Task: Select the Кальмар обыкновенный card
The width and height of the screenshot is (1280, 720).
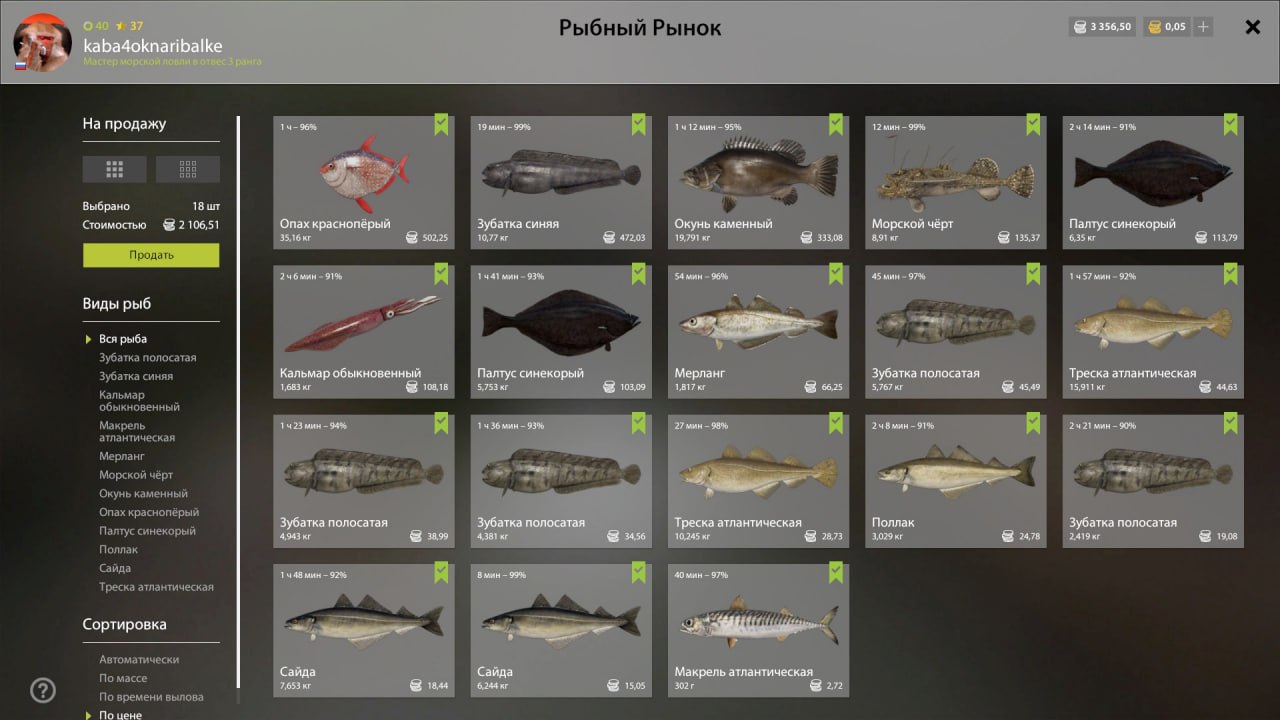Action: [x=363, y=331]
